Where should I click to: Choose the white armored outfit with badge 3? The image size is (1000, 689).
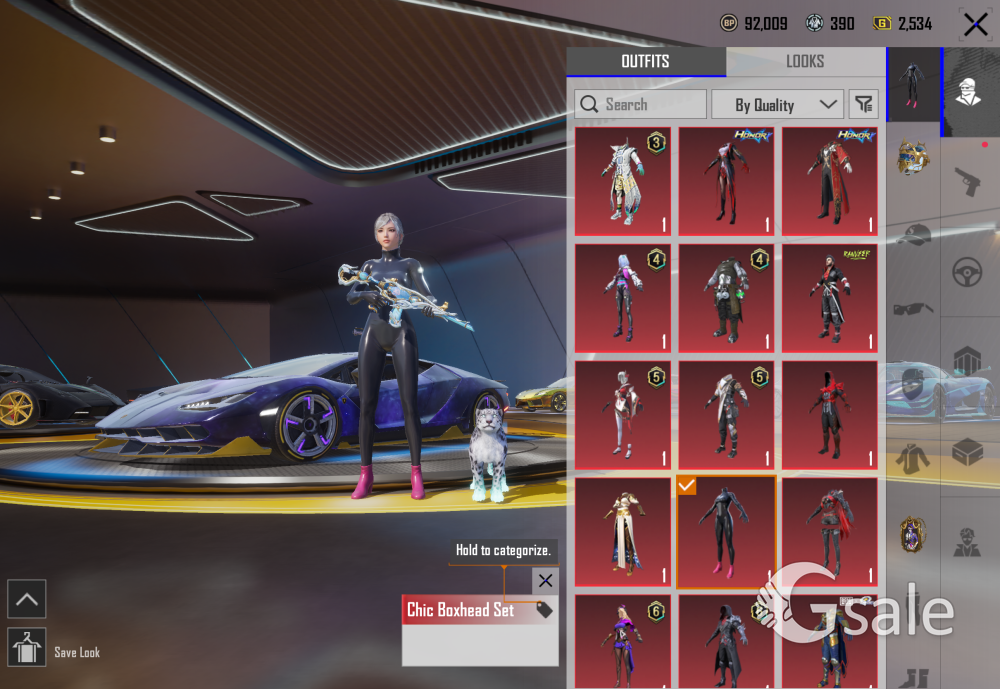click(x=622, y=181)
